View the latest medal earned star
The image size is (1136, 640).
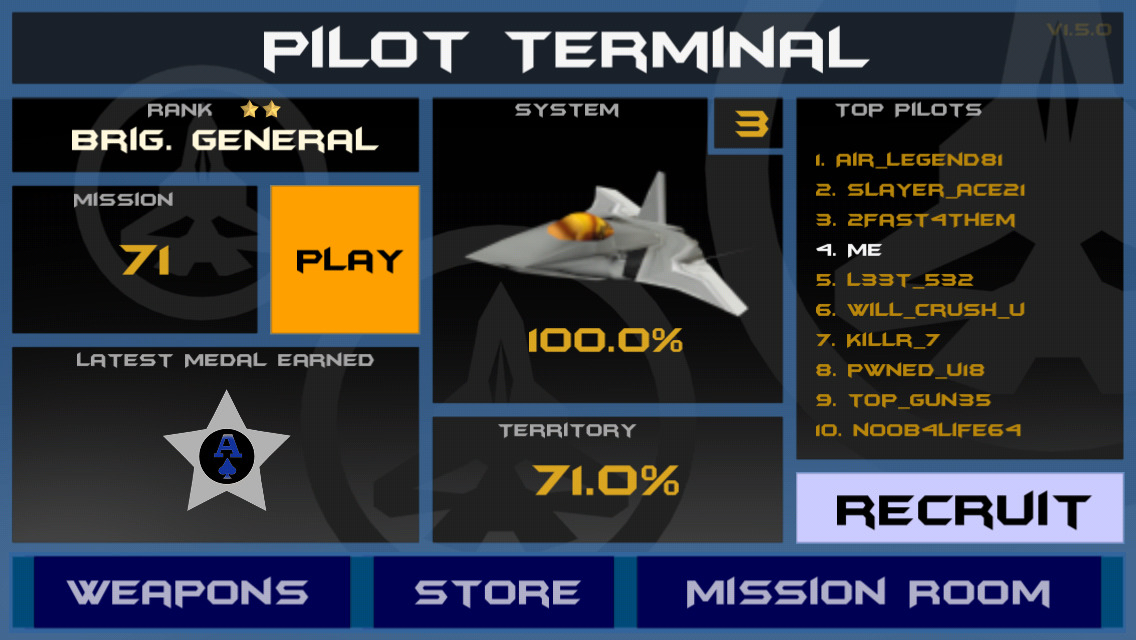227,455
